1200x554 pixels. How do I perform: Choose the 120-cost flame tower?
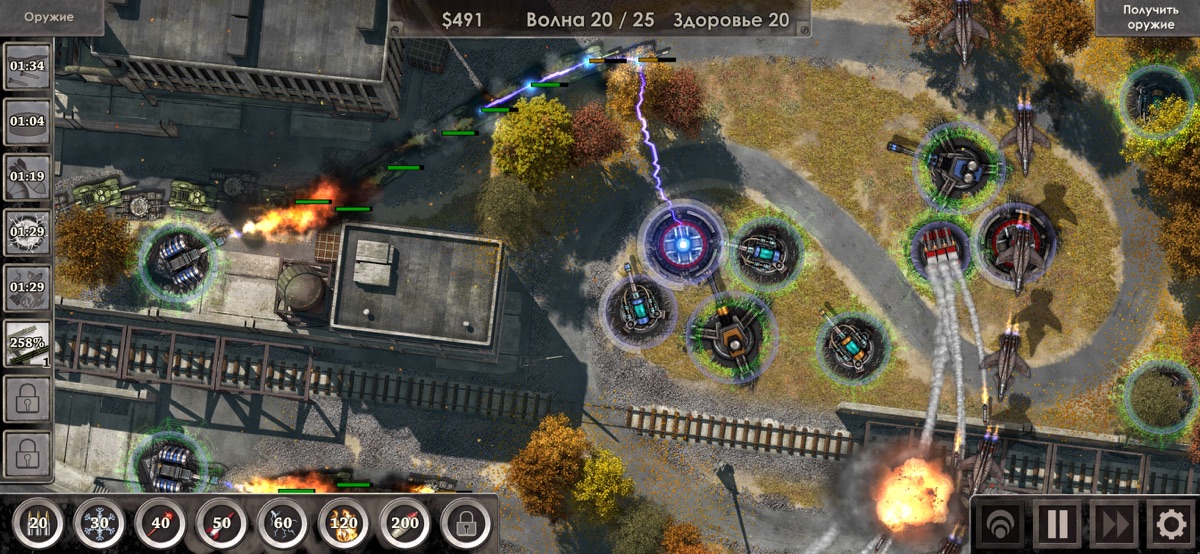pos(344,521)
